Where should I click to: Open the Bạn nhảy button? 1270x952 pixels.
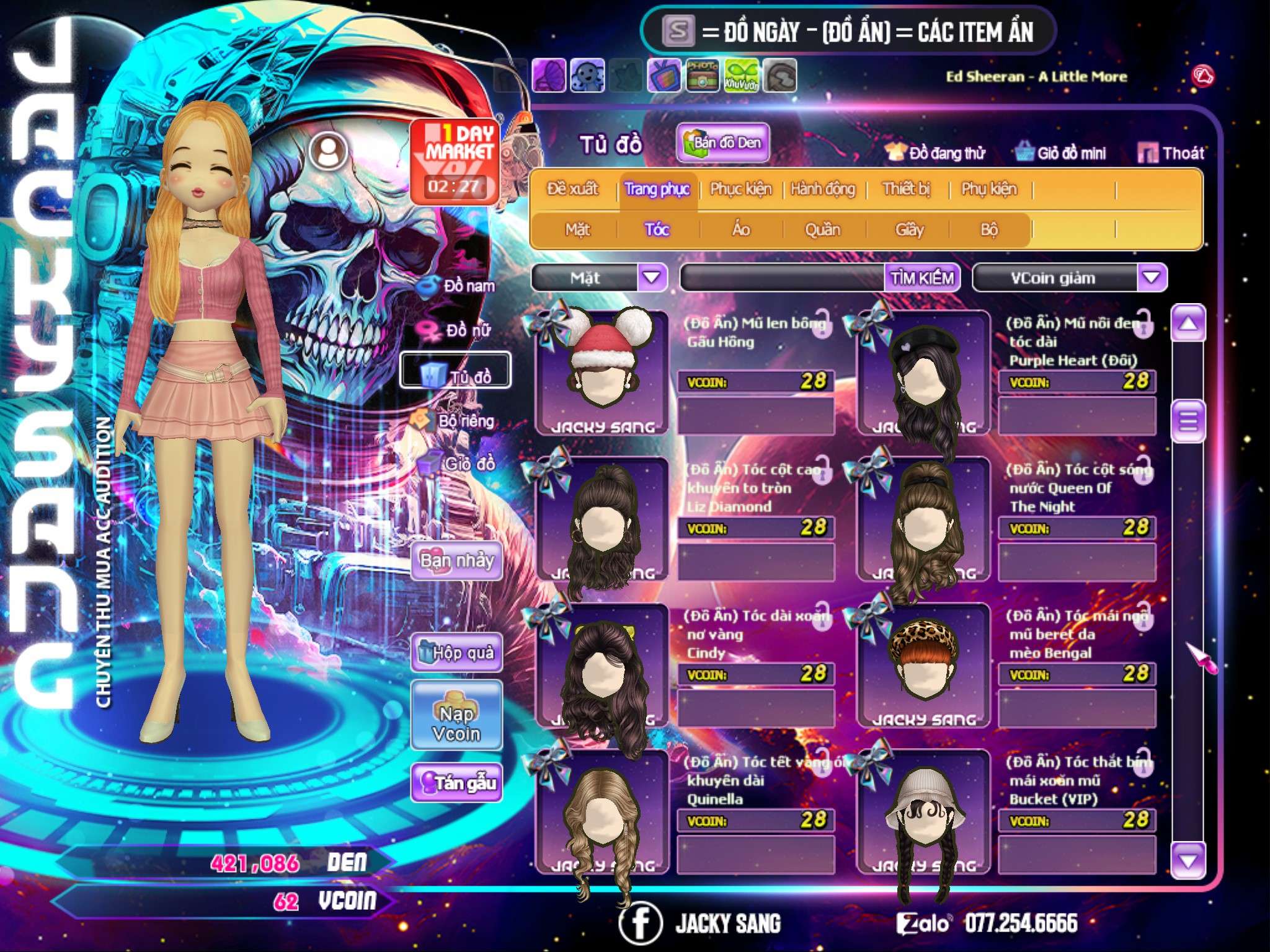coord(457,561)
